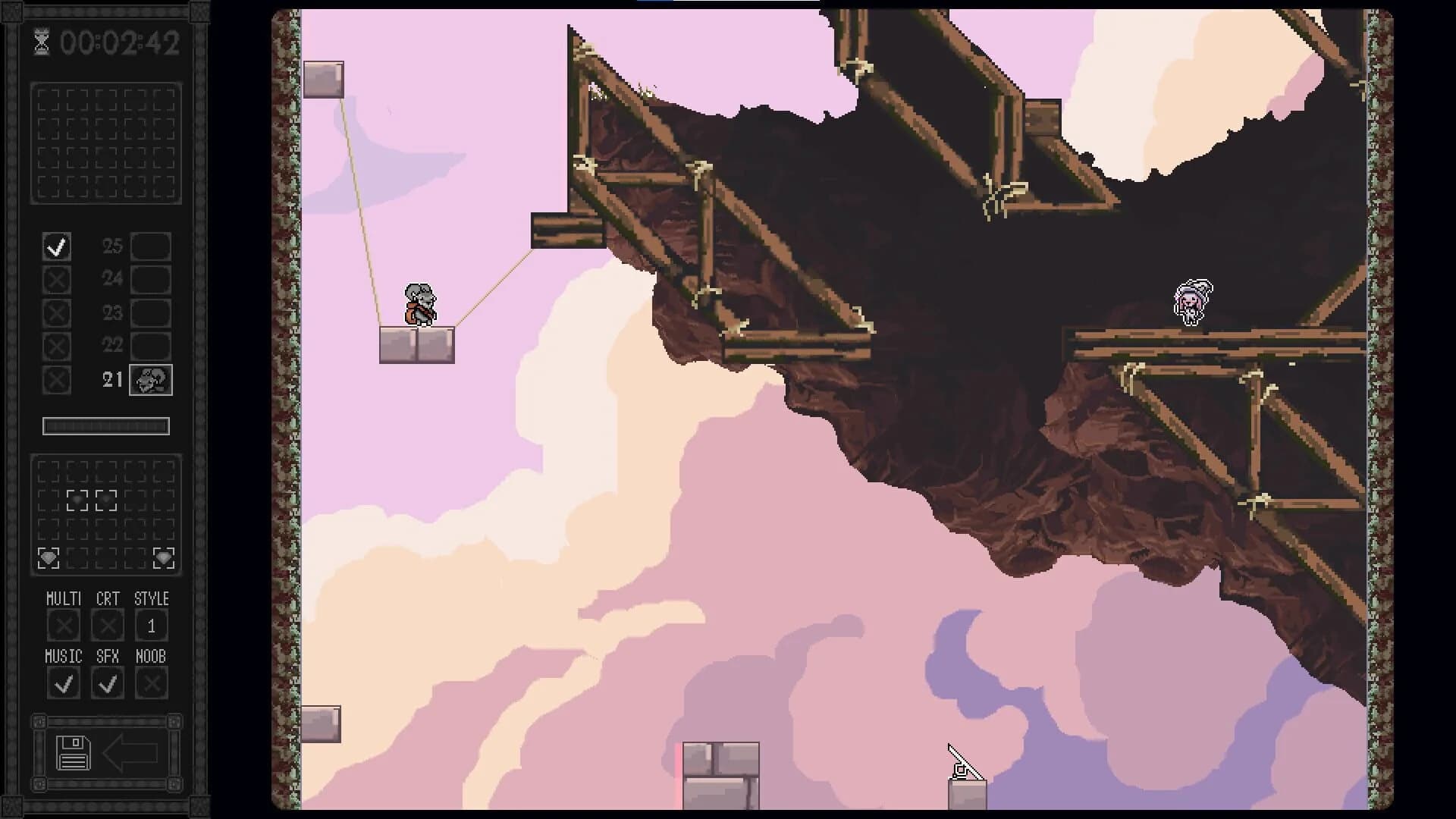The width and height of the screenshot is (1456, 819).
Task: Select the empty slot beside level 25
Action: coord(151,246)
